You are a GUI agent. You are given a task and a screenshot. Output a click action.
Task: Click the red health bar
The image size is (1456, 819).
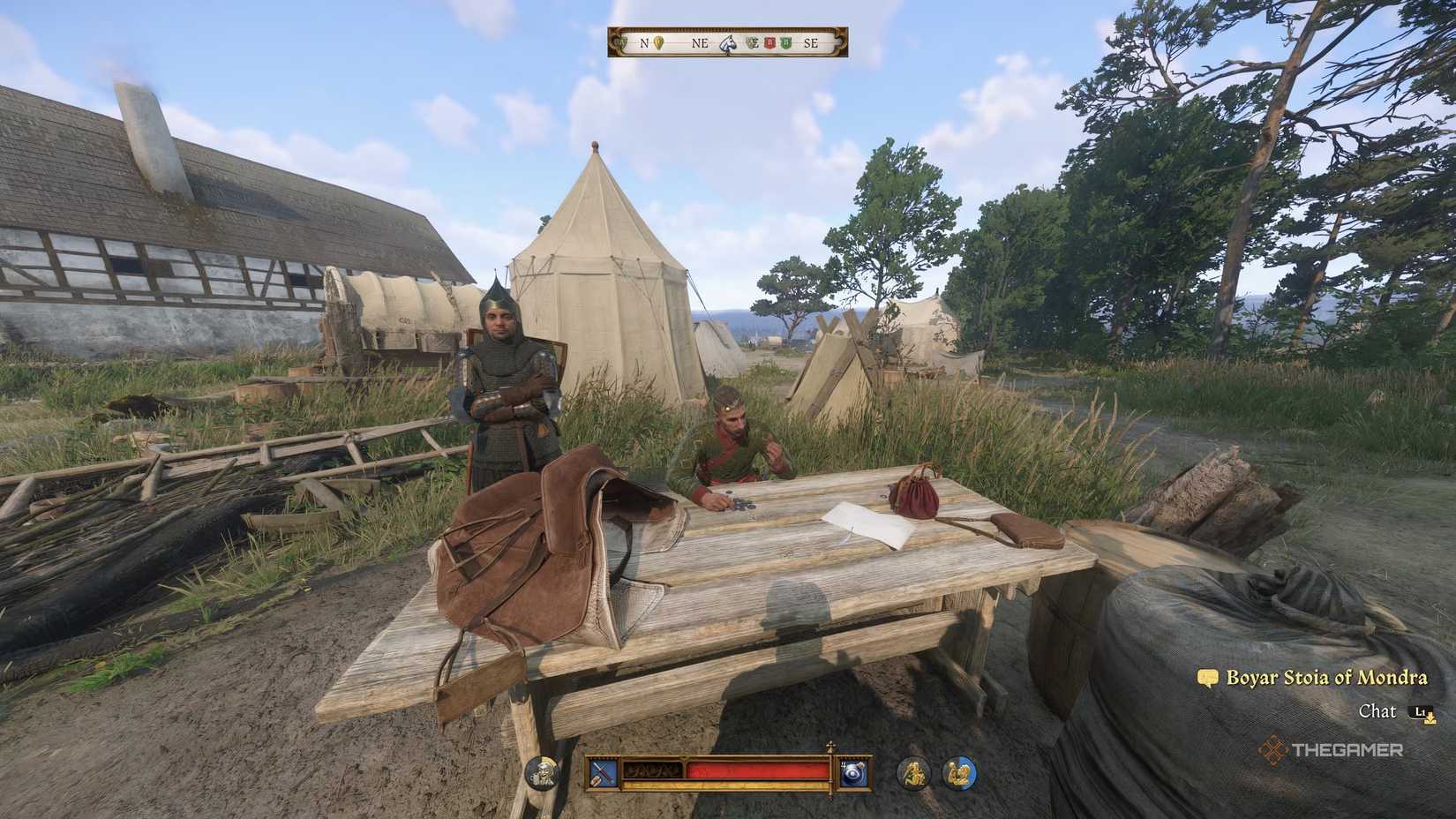(x=756, y=770)
